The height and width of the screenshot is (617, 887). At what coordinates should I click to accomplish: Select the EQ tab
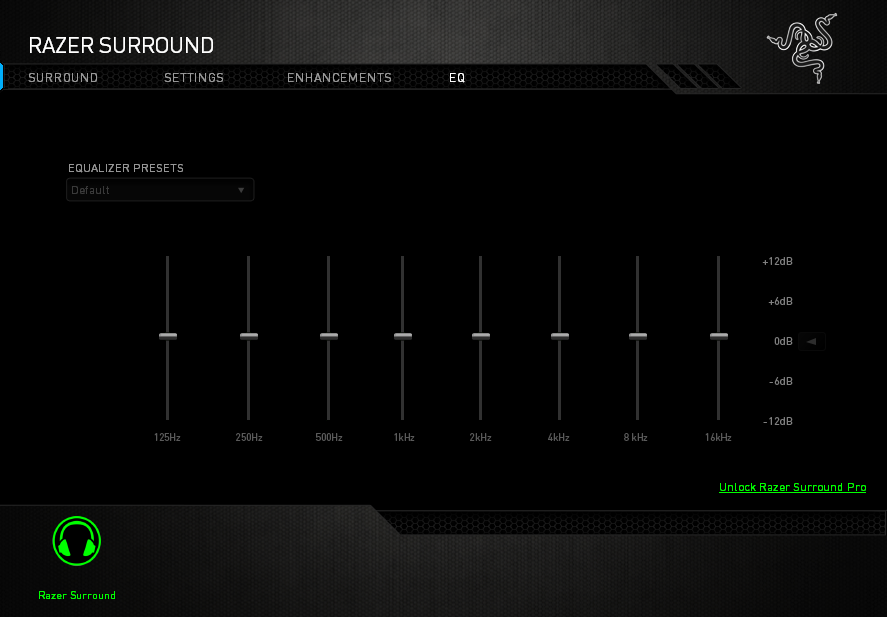pyautogui.click(x=457, y=78)
